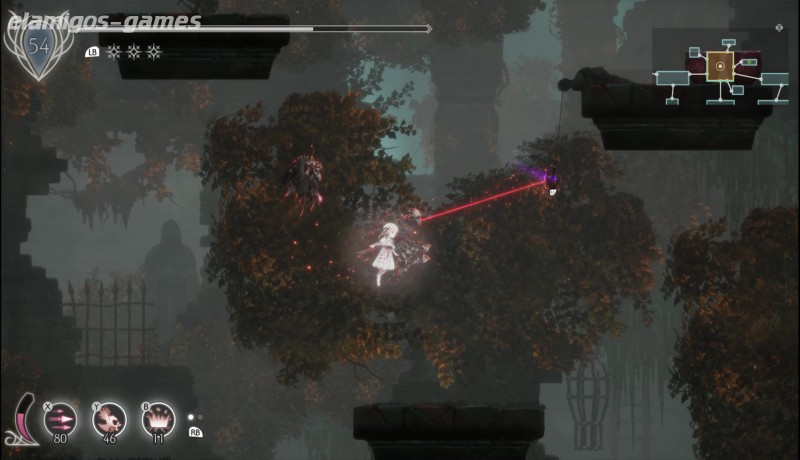Trigger the crown burst spirit skill
Screen dimensions: 800x460
[157, 418]
